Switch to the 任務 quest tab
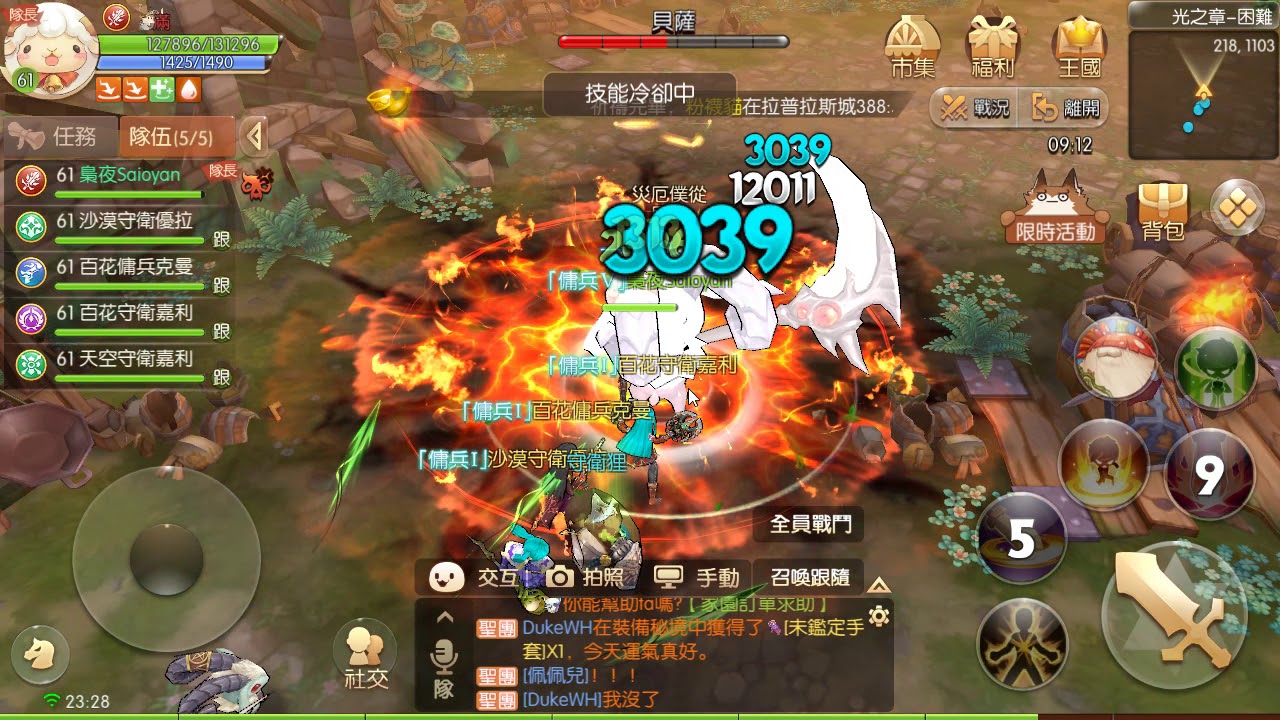Image resolution: width=1280 pixels, height=720 pixels. pos(60,137)
